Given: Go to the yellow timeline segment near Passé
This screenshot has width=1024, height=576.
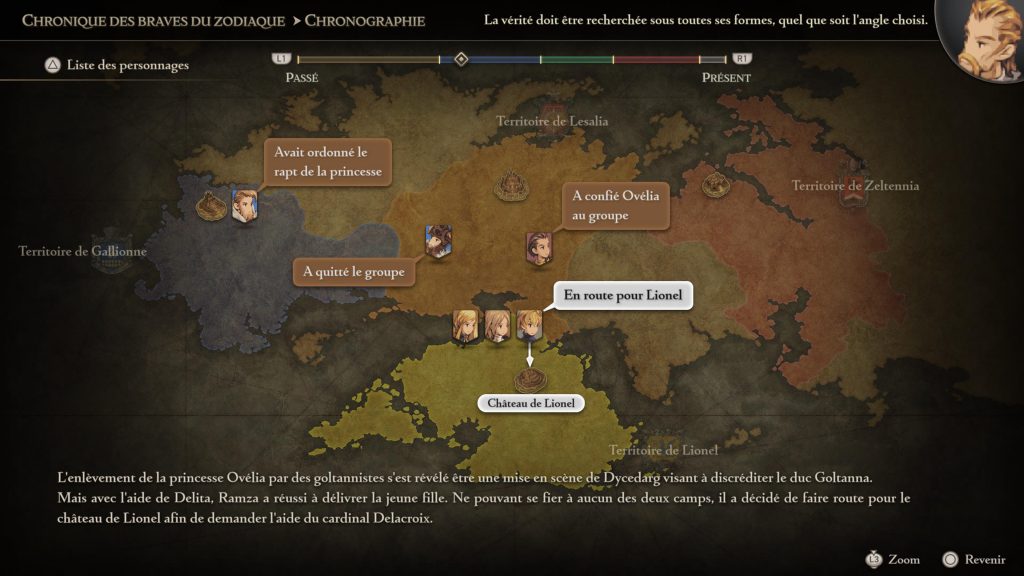Looking at the screenshot, I should 368,60.
